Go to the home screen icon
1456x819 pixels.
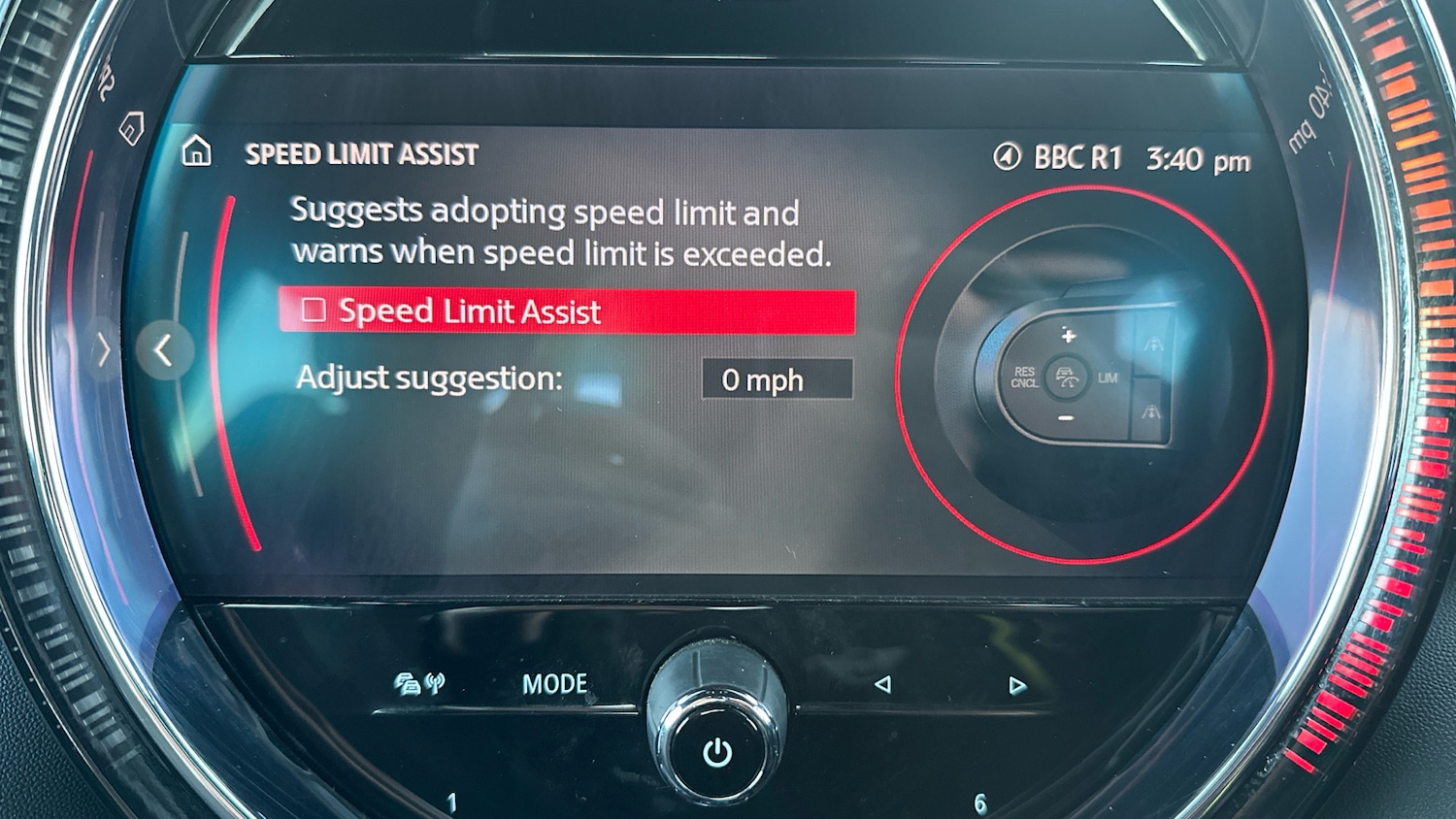point(197,151)
